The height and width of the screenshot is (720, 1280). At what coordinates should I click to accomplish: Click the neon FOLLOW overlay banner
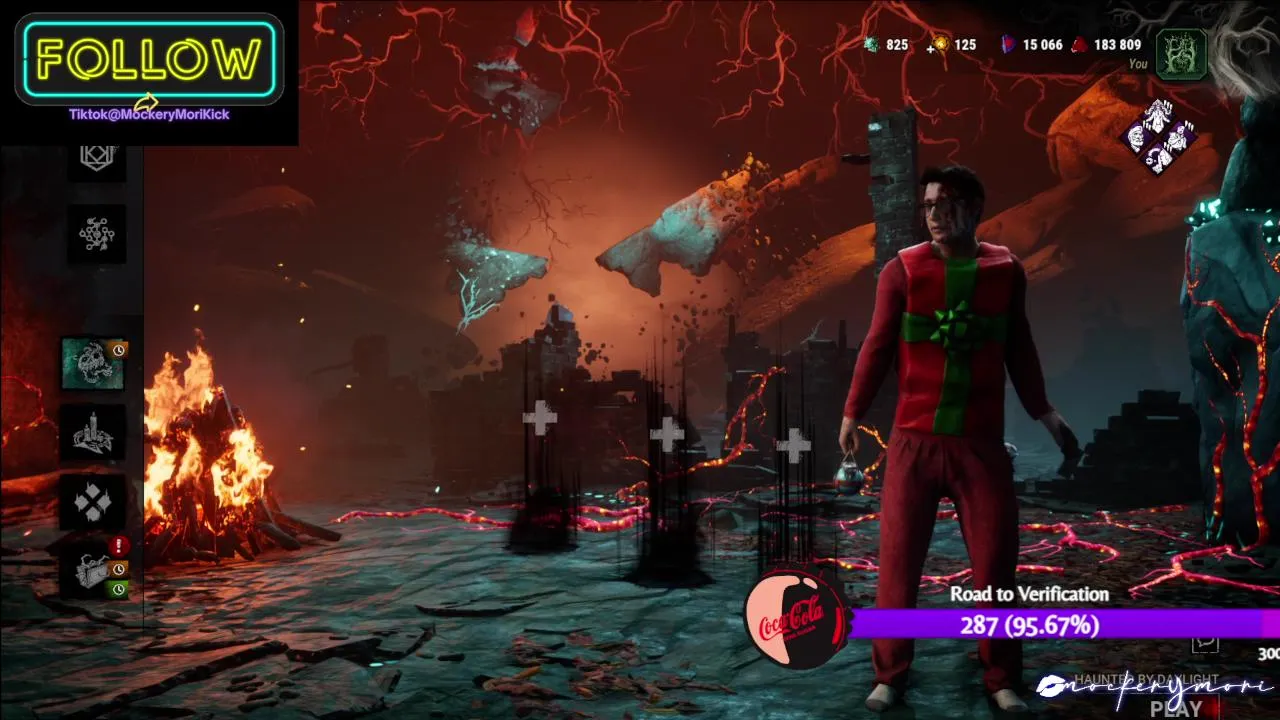[150, 60]
